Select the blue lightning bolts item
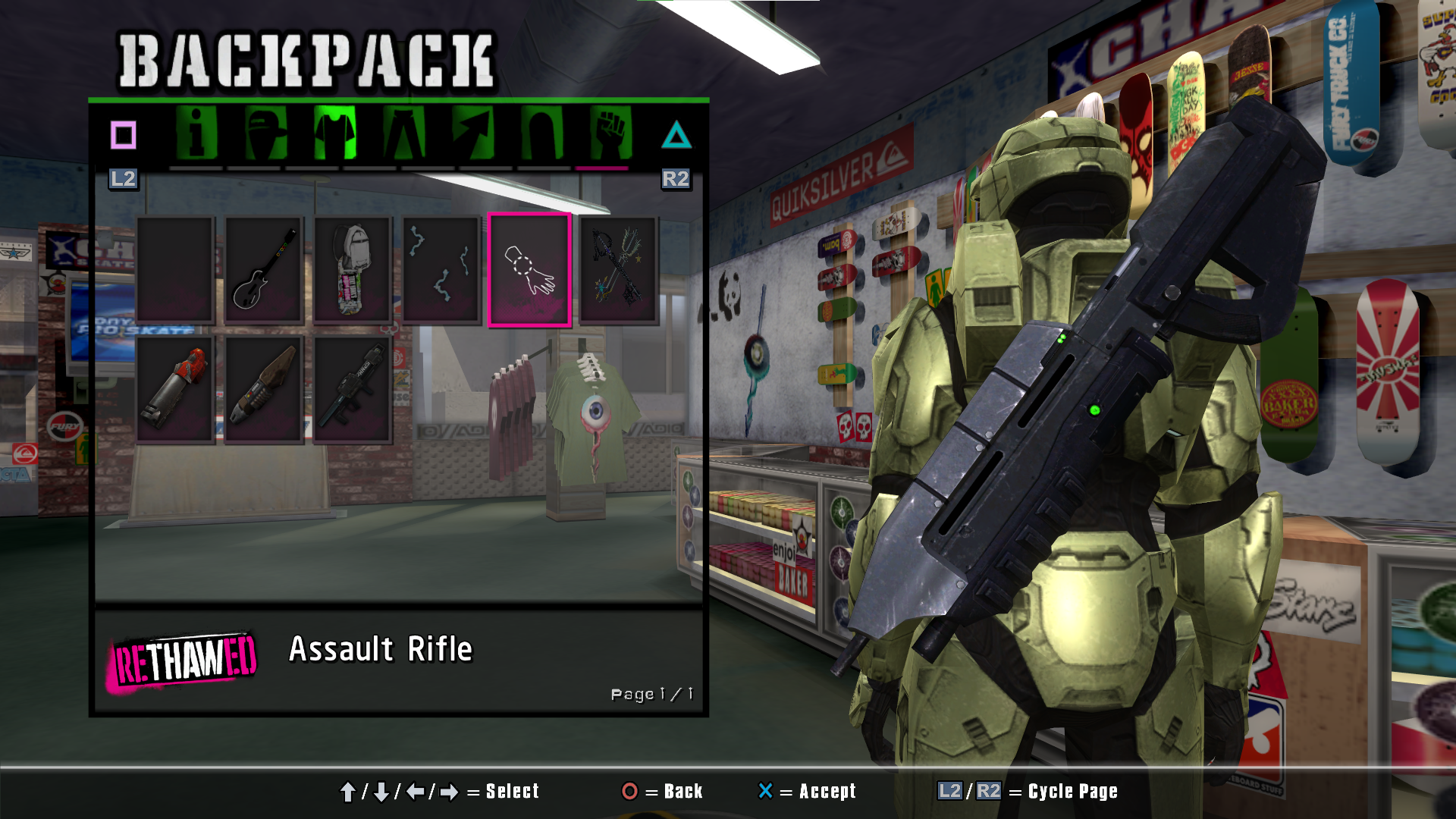1456x819 pixels. click(441, 270)
